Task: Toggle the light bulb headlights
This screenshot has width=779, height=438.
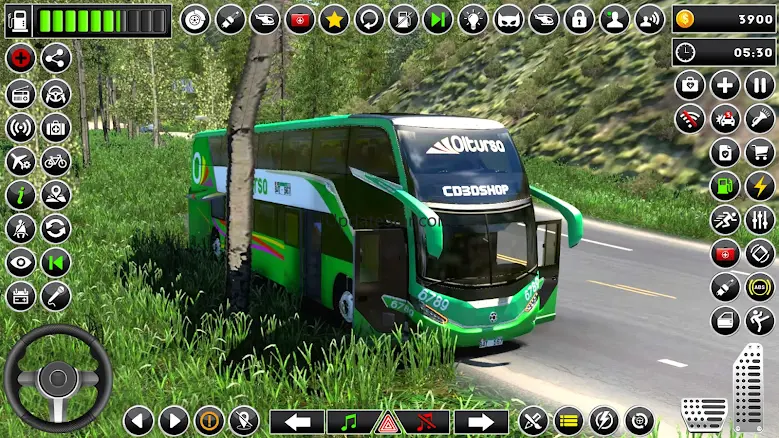Action: pos(473,19)
